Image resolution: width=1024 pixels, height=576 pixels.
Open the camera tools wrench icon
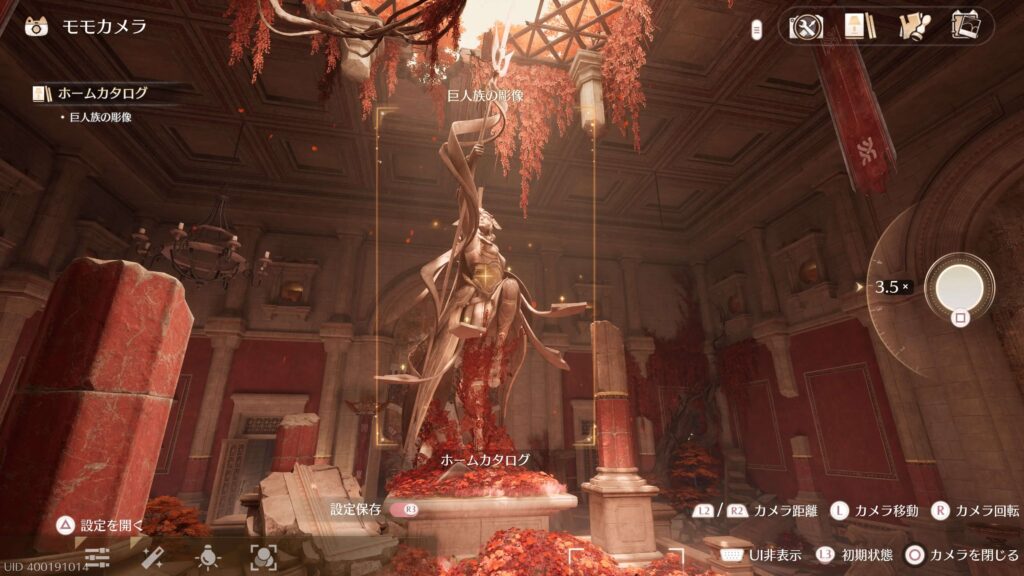(806, 26)
